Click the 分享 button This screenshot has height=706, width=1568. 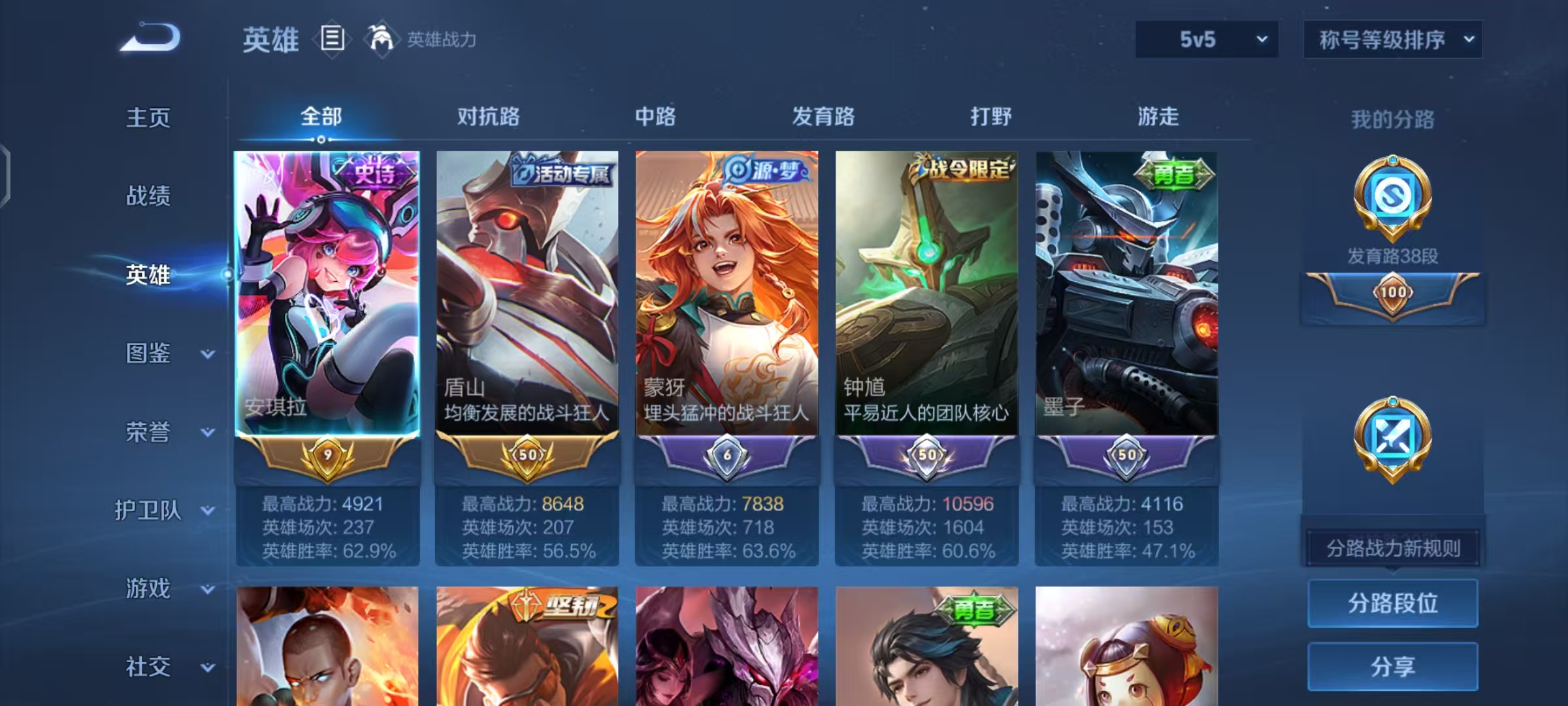1392,667
